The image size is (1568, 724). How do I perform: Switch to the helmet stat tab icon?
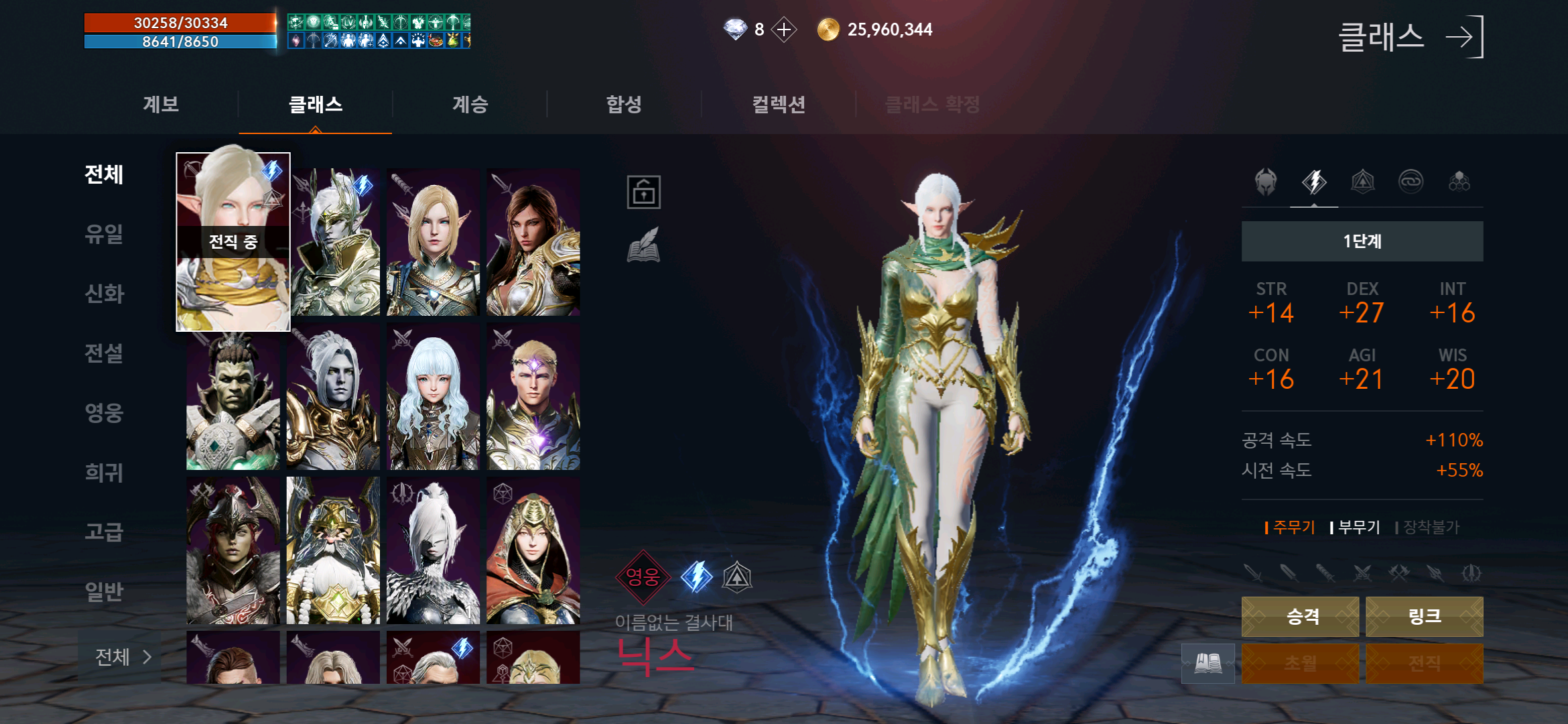point(1266,182)
